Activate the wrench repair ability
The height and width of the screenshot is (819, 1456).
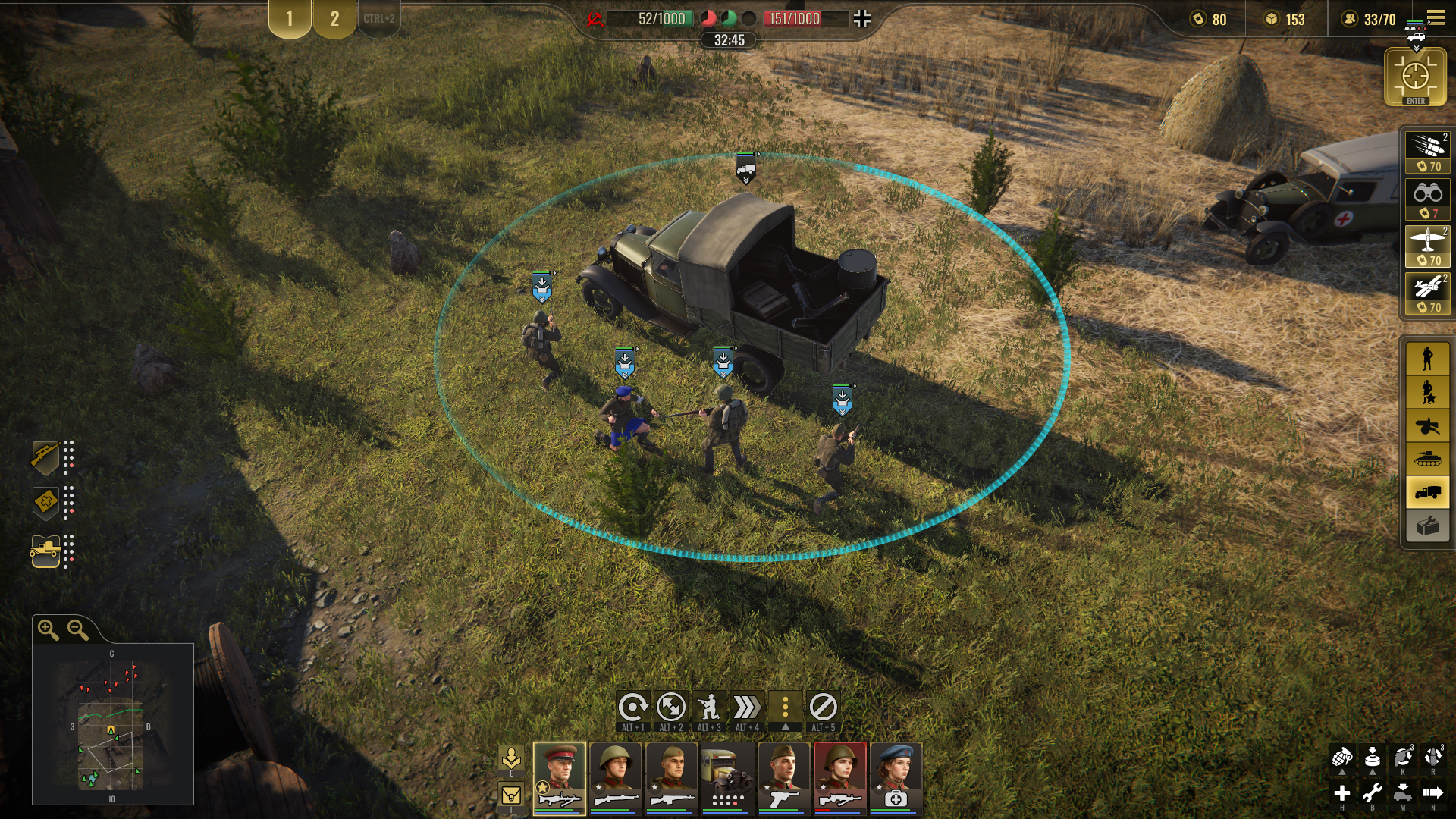(x=1372, y=793)
